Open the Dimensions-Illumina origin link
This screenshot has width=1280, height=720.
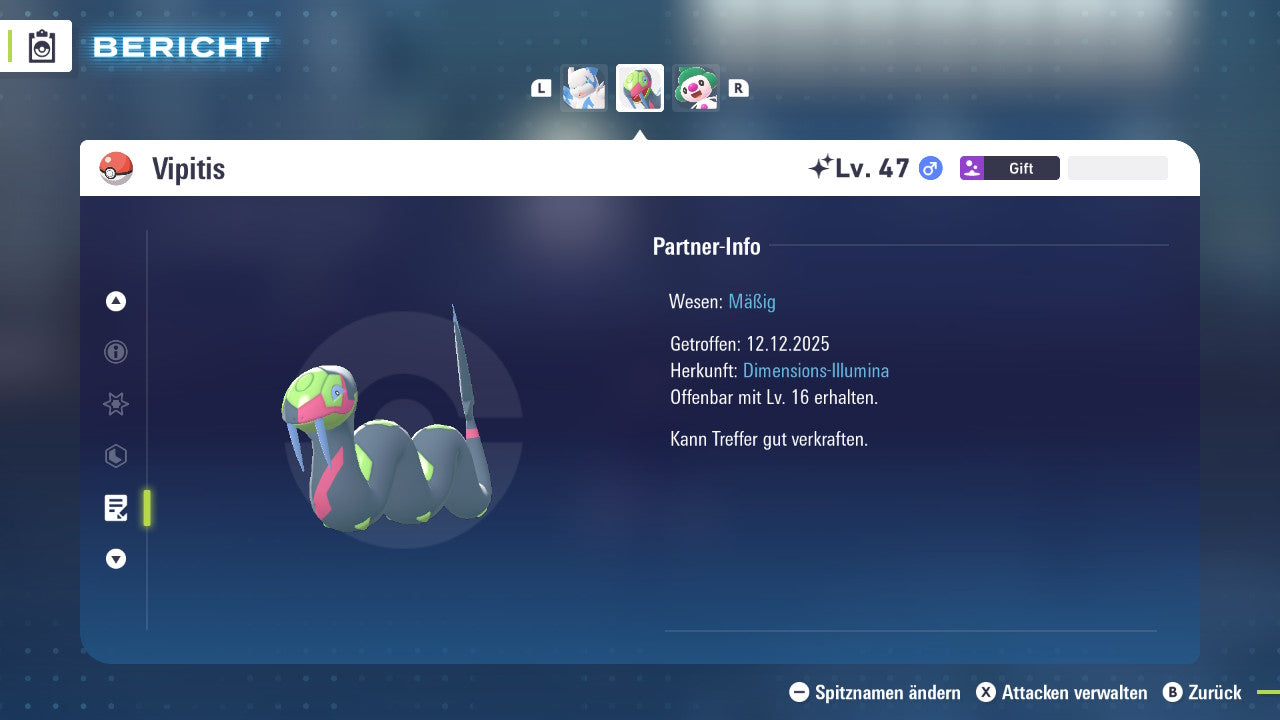click(817, 370)
